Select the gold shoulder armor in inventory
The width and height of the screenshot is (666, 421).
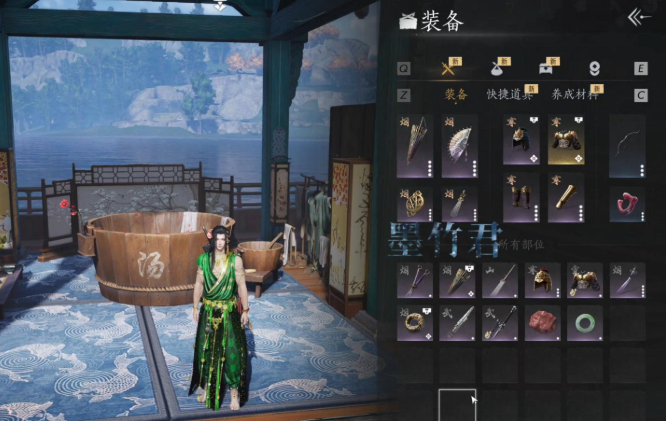tap(584, 280)
